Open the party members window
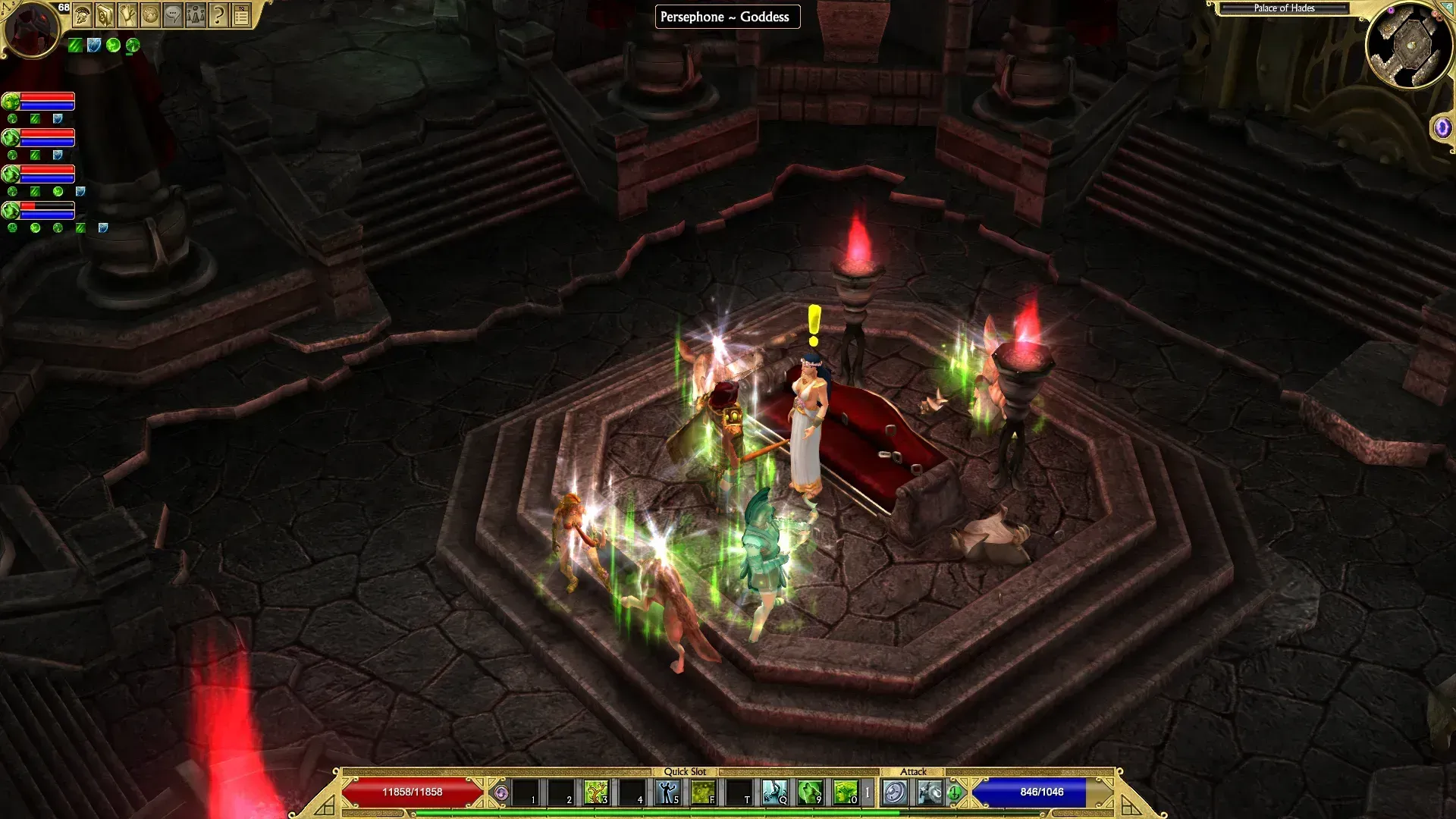This screenshot has height=819, width=1456. tap(196, 15)
